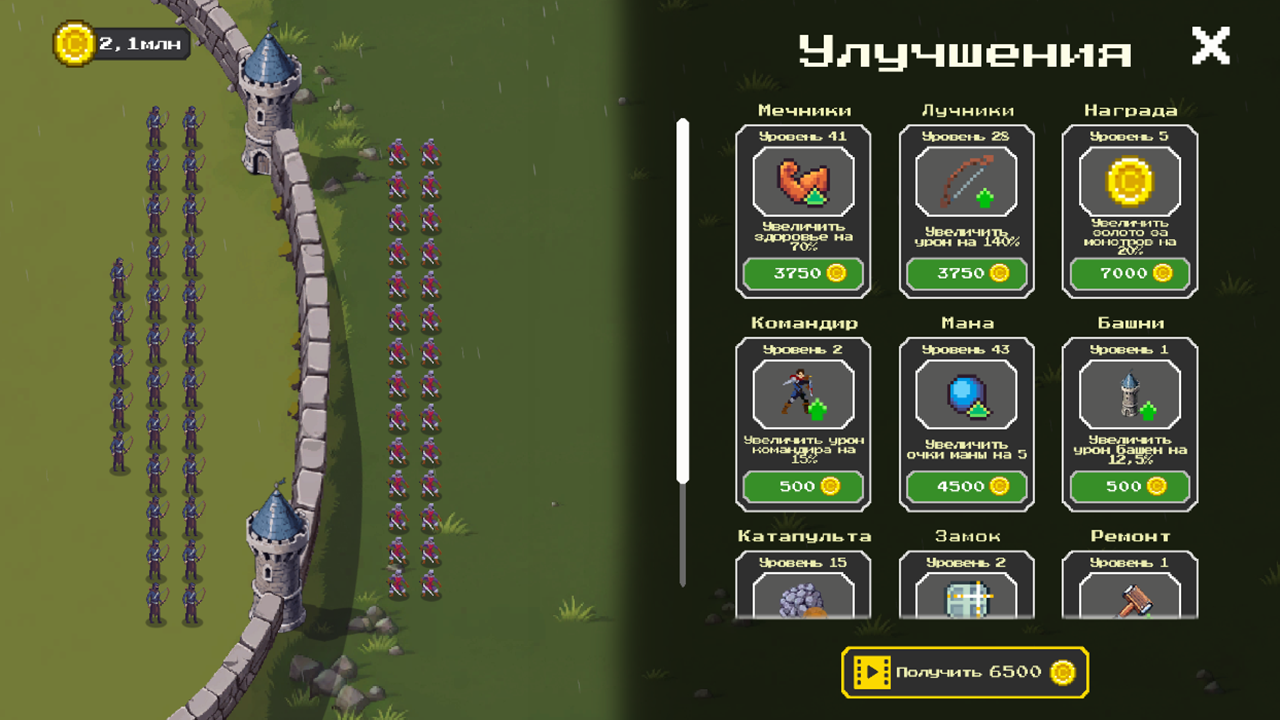
Task: Upgrade Командир for 500 gold
Action: [x=803, y=487]
